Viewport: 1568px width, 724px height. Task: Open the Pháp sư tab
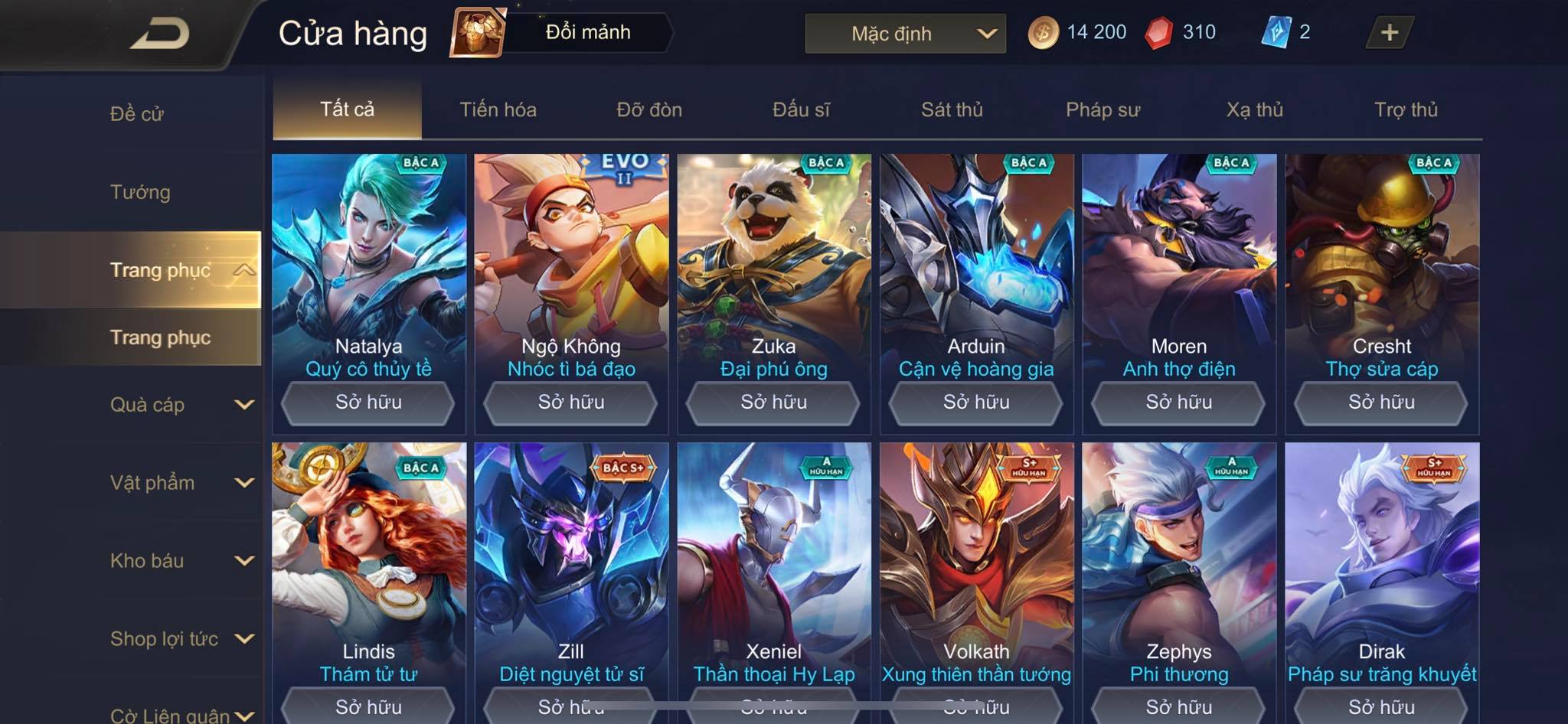click(1102, 109)
